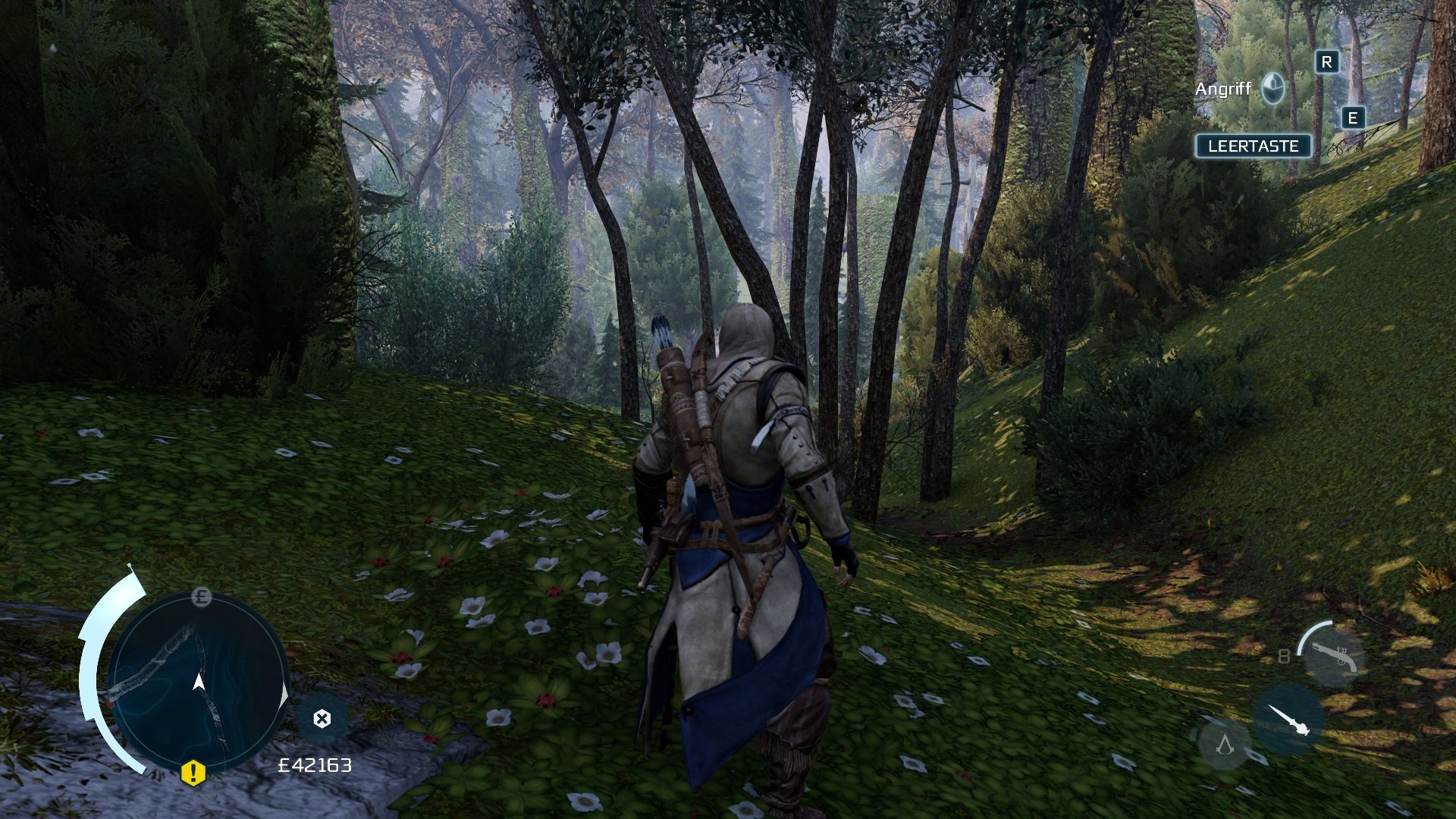Click the mouse icon beside Angriff
Viewport: 1456px width, 819px height.
point(1273,86)
